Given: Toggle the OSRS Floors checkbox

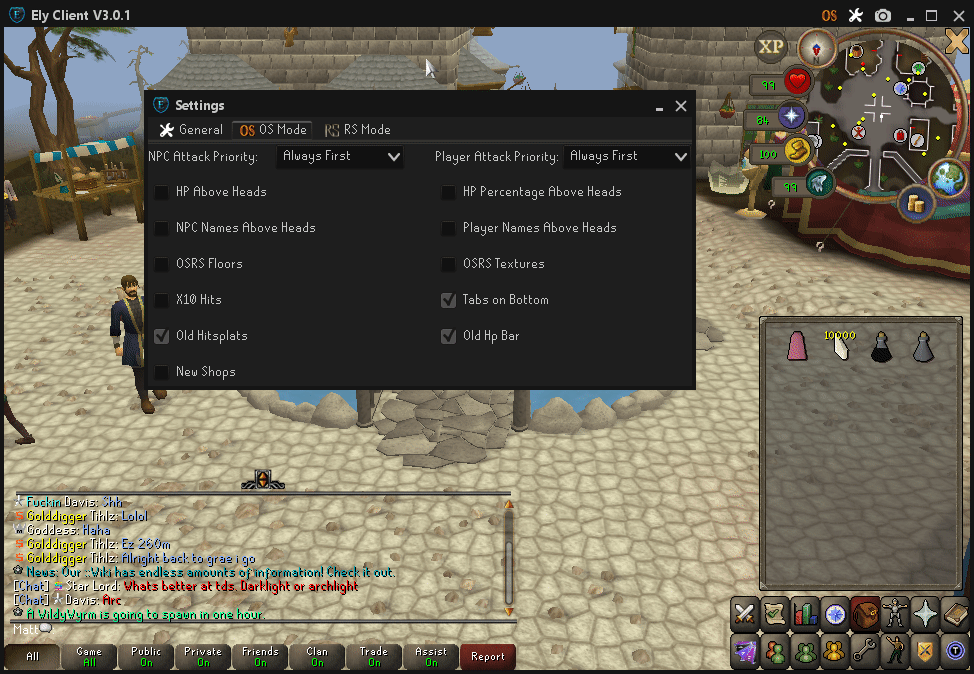Looking at the screenshot, I should tap(162, 264).
